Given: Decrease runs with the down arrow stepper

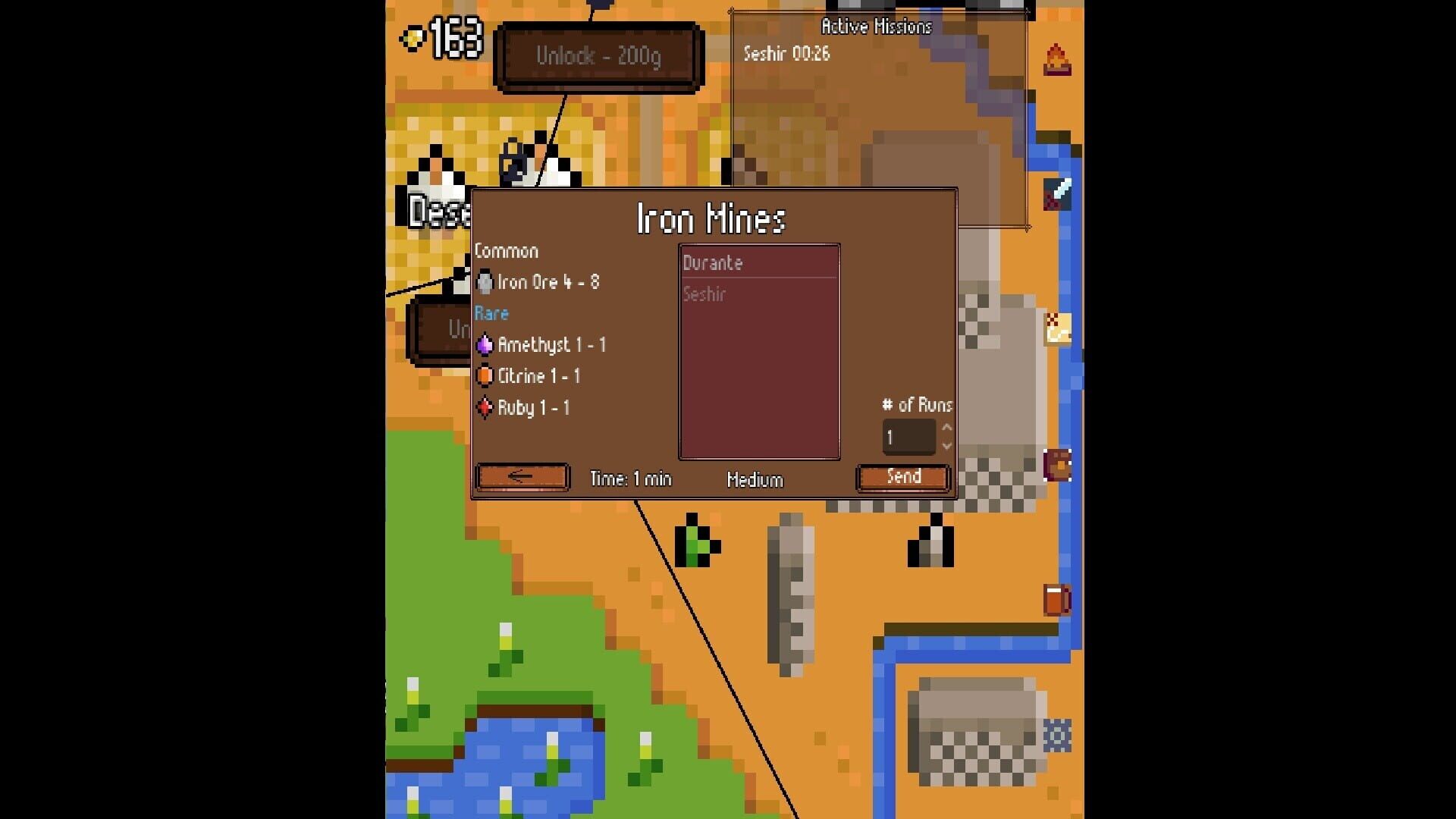Looking at the screenshot, I should pos(946,446).
